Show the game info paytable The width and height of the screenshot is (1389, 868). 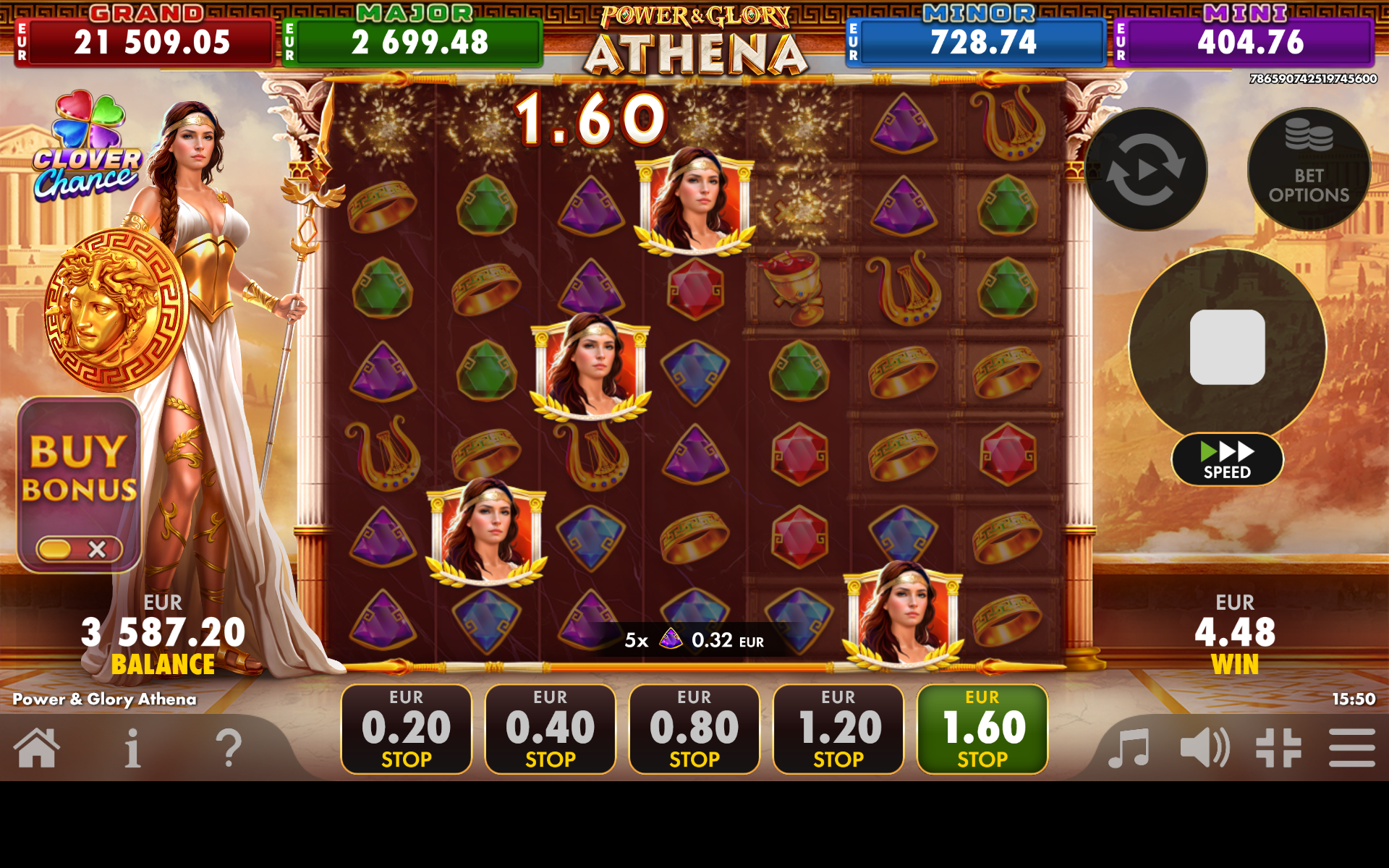point(132,747)
